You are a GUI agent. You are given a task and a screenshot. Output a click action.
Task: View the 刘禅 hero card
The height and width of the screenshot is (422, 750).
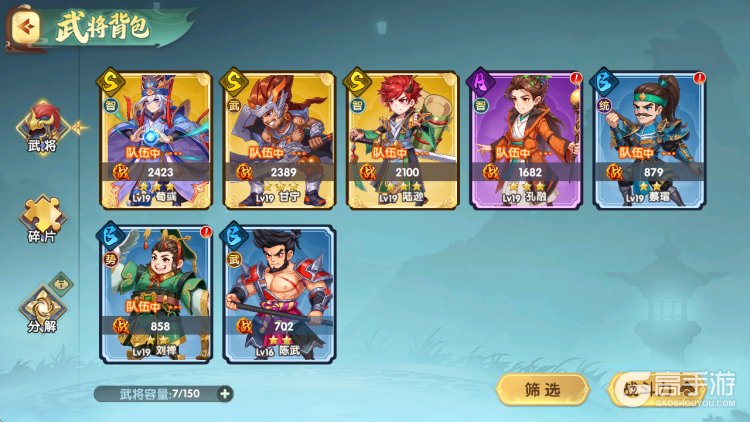point(156,293)
